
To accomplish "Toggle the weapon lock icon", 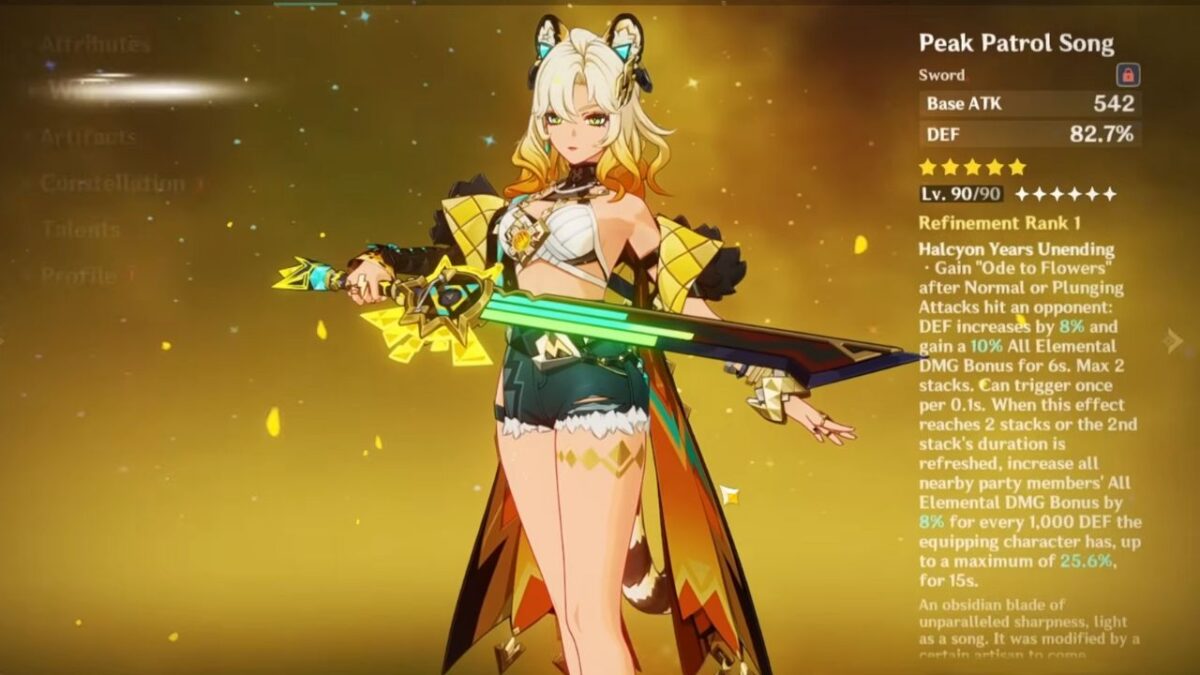I will pyautogui.click(x=1128, y=75).
